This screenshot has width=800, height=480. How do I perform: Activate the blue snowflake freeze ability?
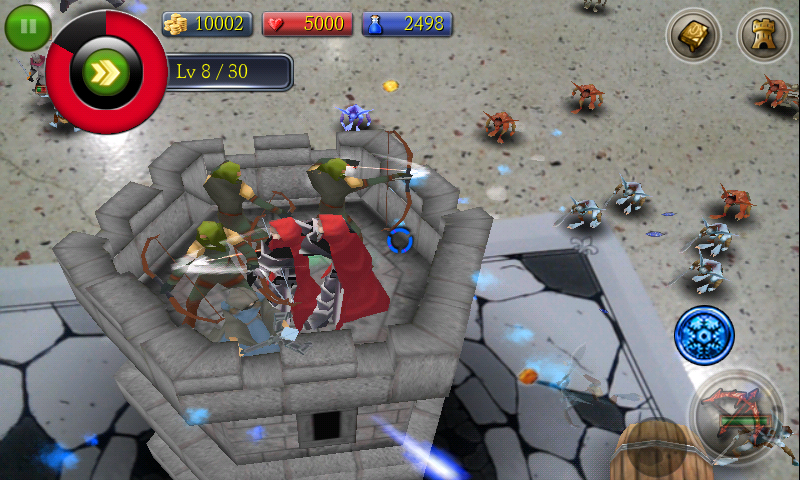tap(704, 335)
